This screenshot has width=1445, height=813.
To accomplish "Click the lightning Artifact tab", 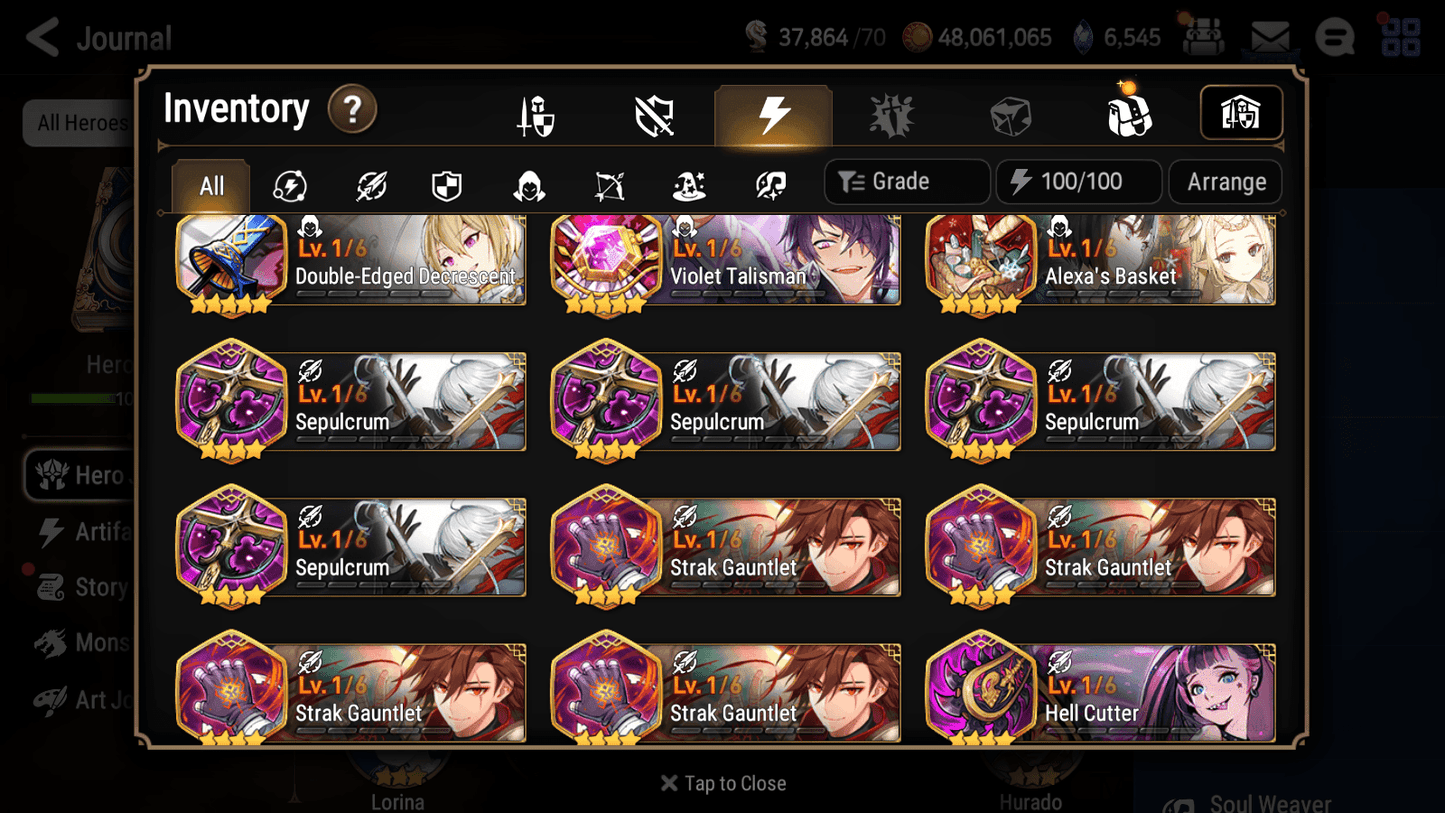I will coord(774,113).
